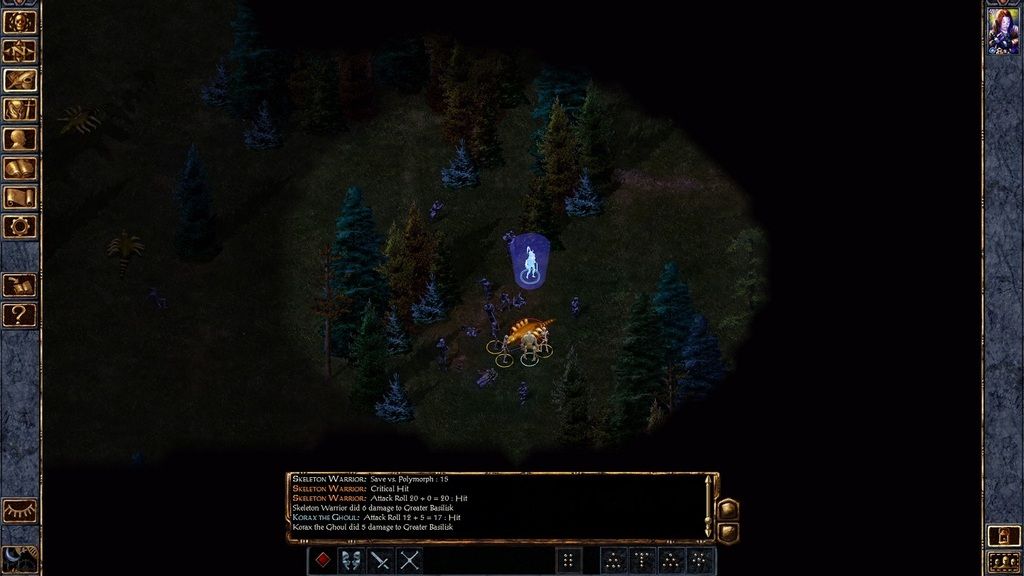Viewport: 1024px width, 576px height.
Task: Activate the red diamond guard button
Action: click(x=322, y=560)
